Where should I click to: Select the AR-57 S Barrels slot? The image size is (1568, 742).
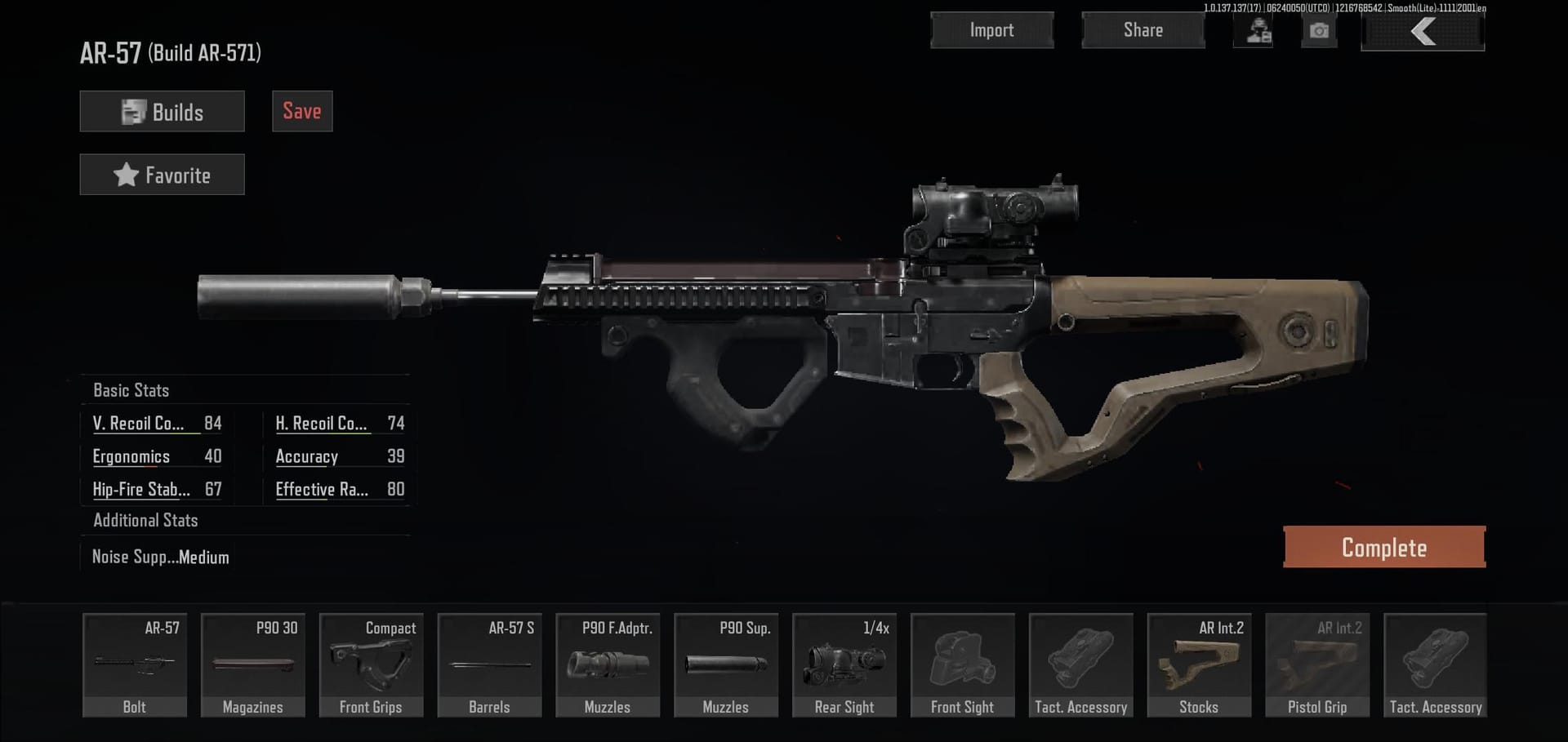pos(489,665)
